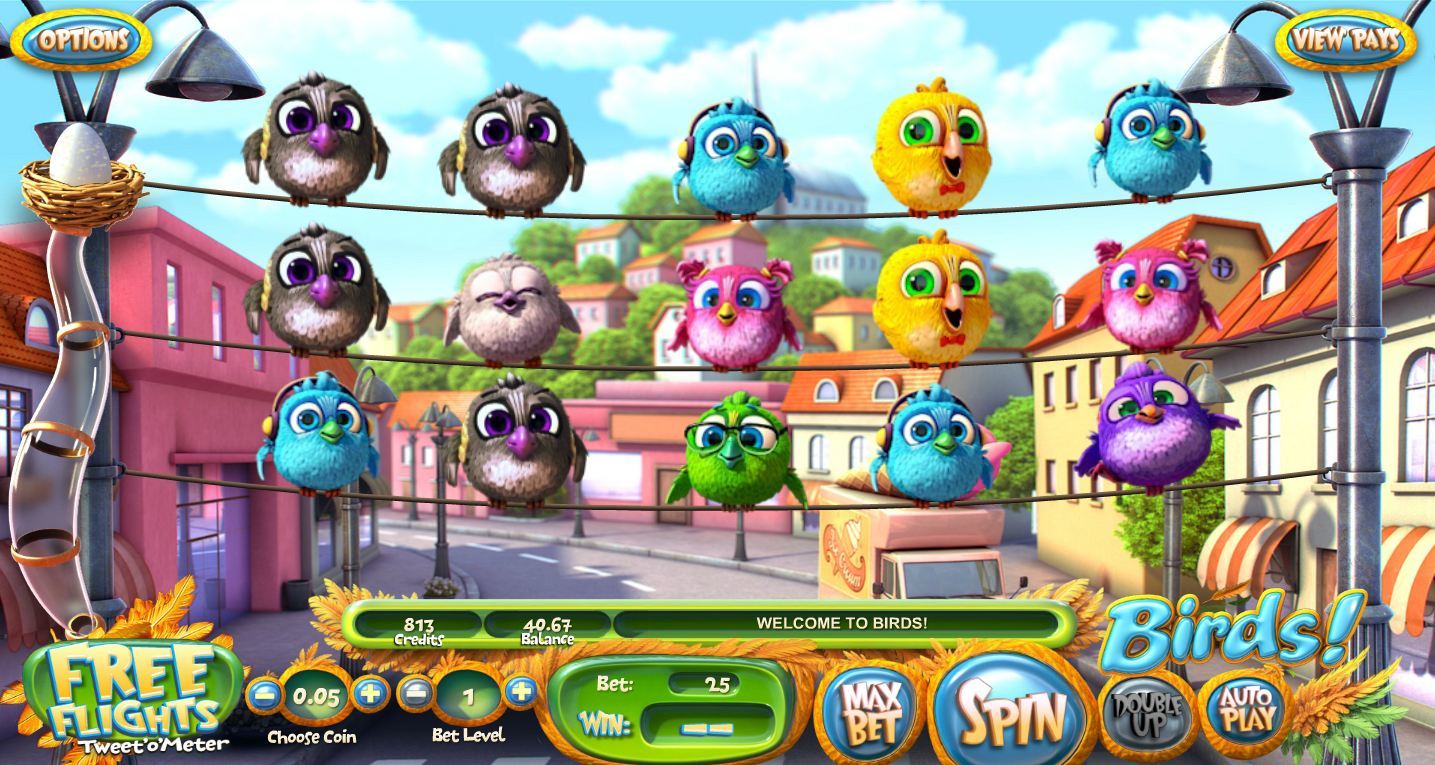Screen dimensions: 1435x765
Task: Decrease the coin value with minus
Action: (263, 695)
